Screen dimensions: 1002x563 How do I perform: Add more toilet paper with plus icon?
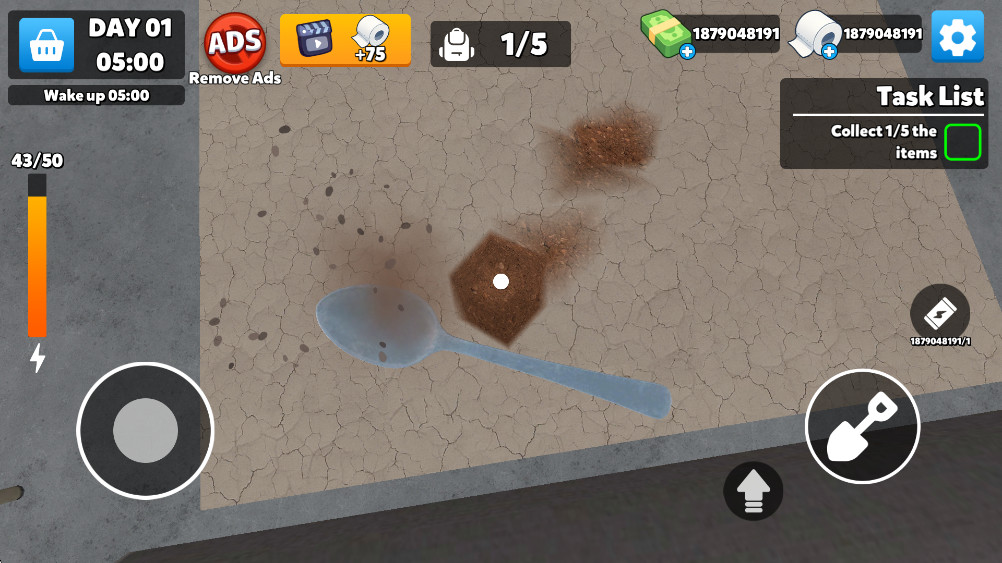(829, 51)
